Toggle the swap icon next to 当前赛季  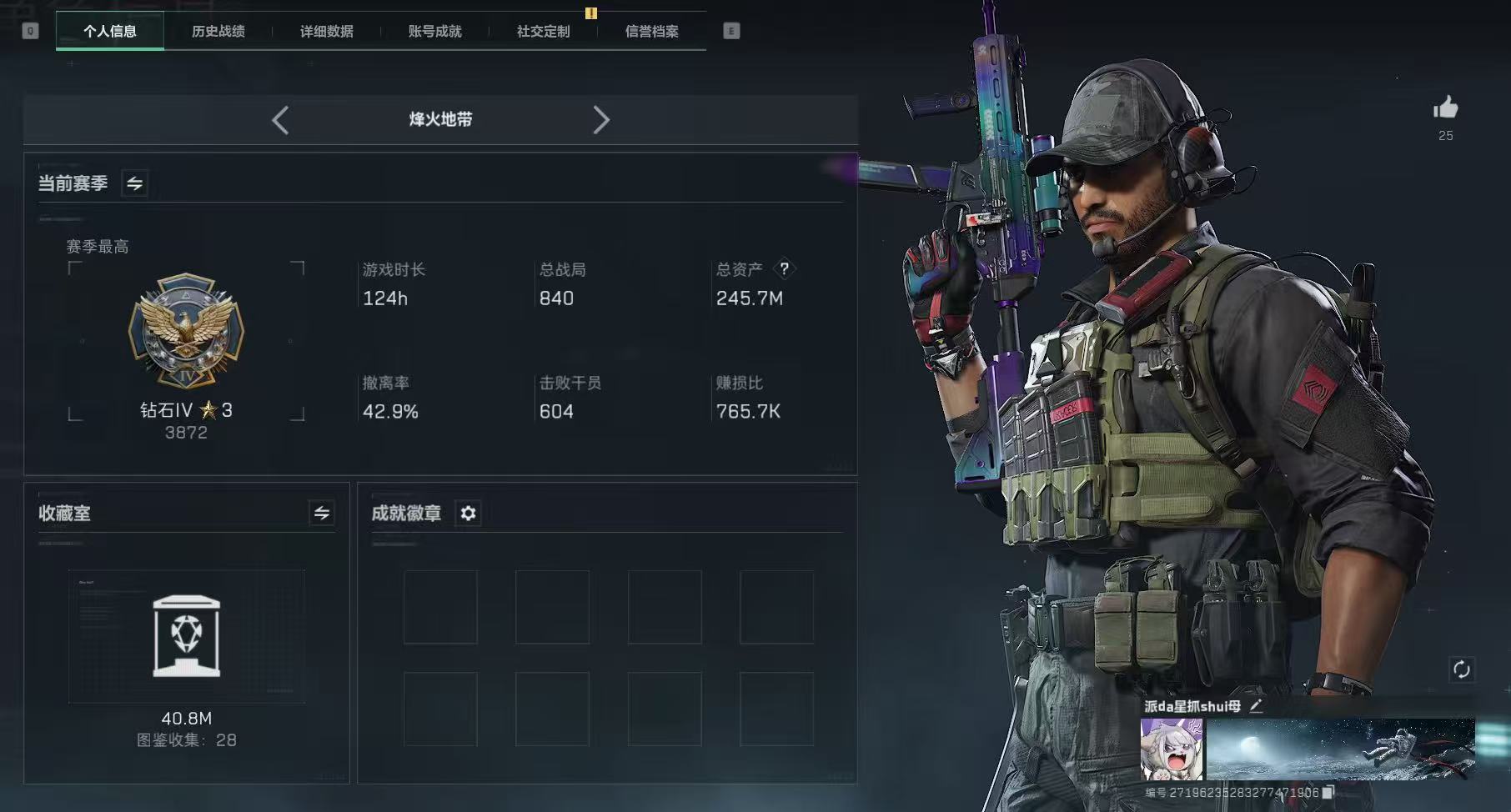134,183
